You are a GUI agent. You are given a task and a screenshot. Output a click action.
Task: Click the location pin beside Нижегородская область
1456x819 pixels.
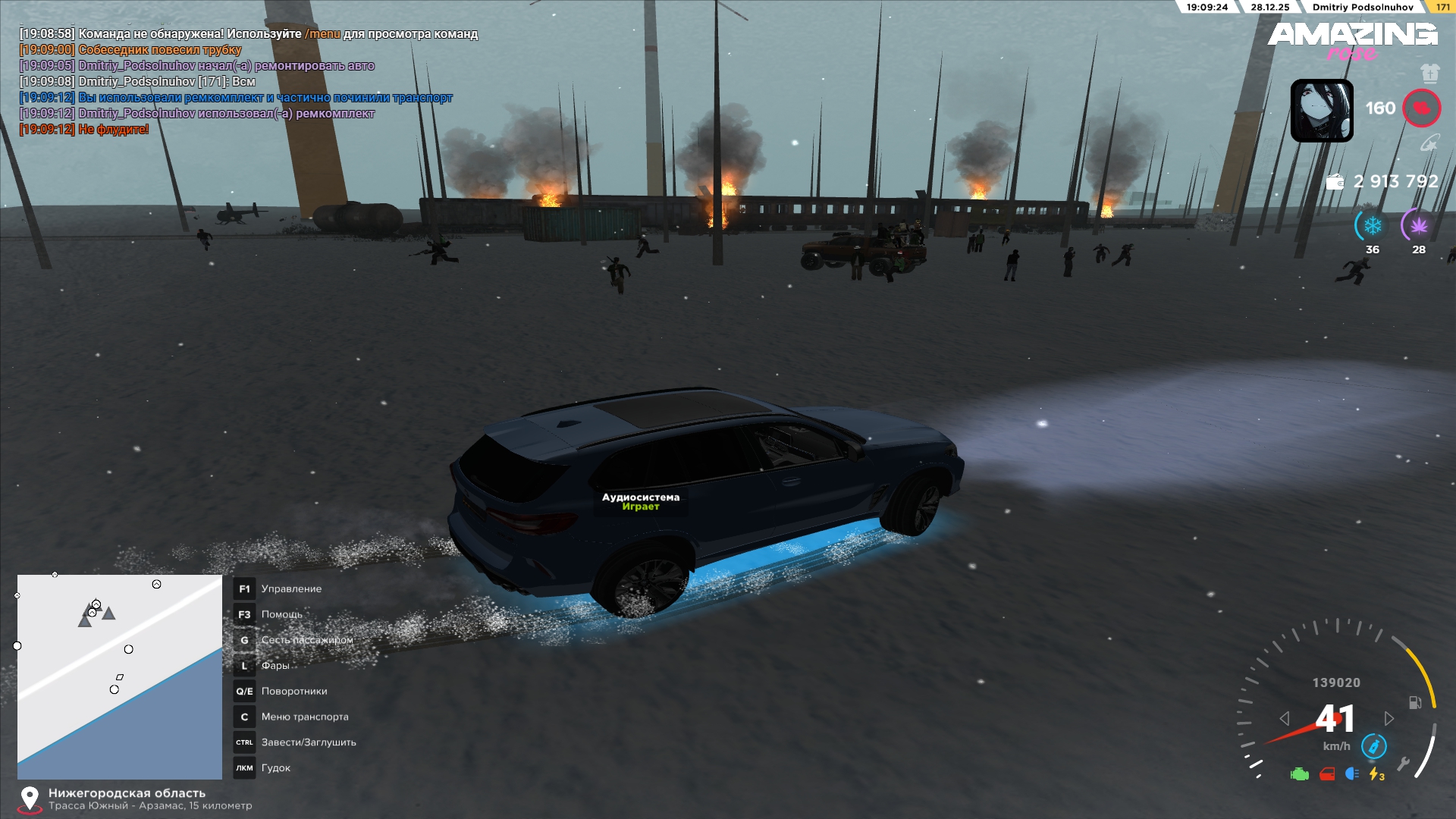pos(30,799)
